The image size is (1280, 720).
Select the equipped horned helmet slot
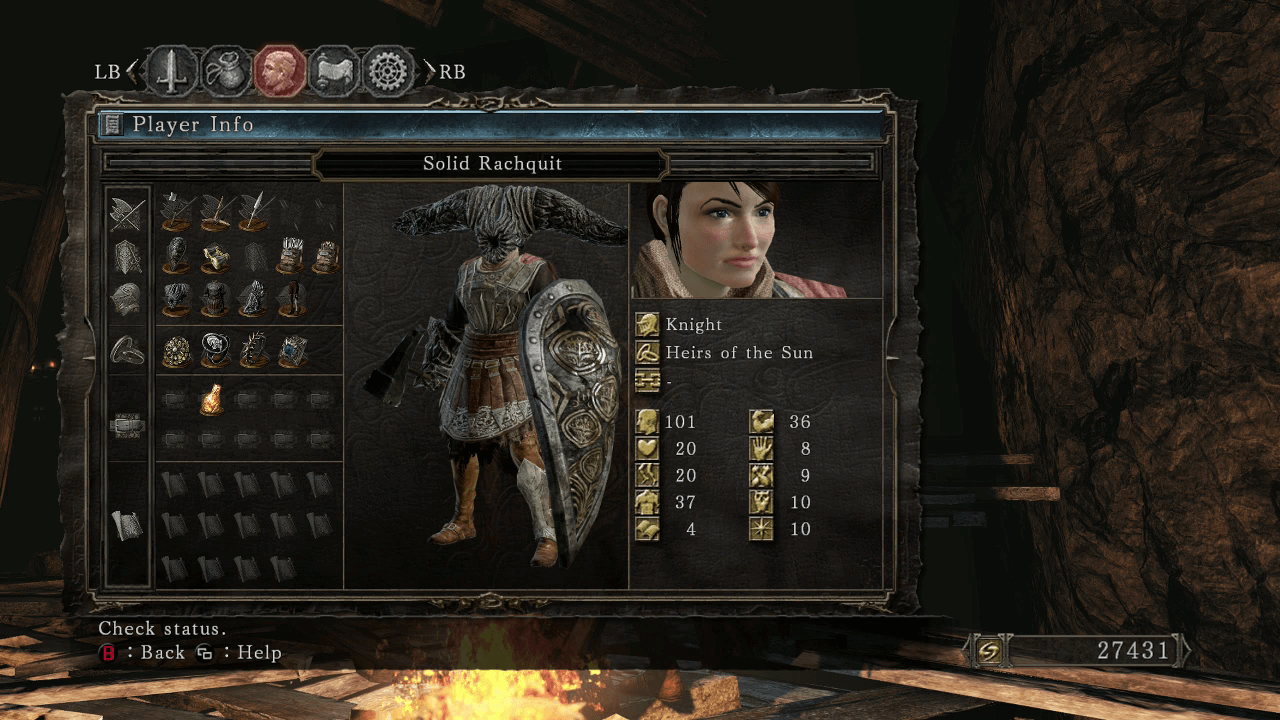point(178,297)
